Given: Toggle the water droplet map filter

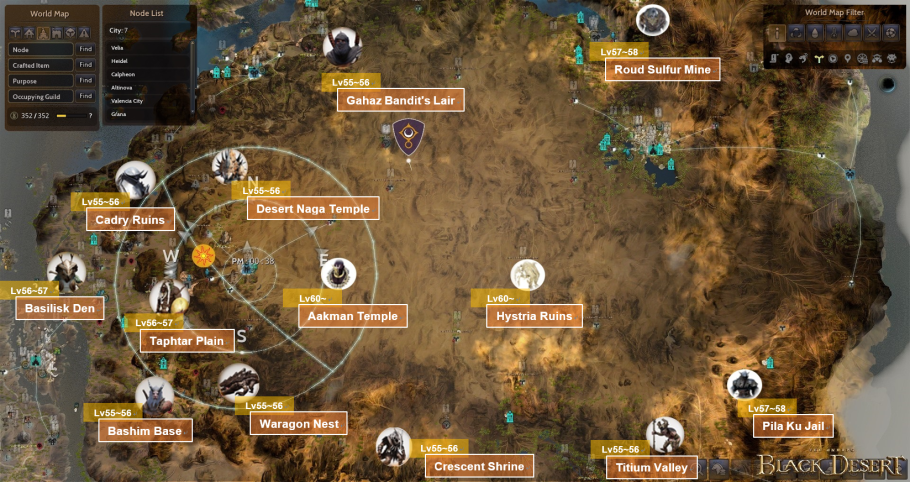Looking at the screenshot, I should 816,34.
